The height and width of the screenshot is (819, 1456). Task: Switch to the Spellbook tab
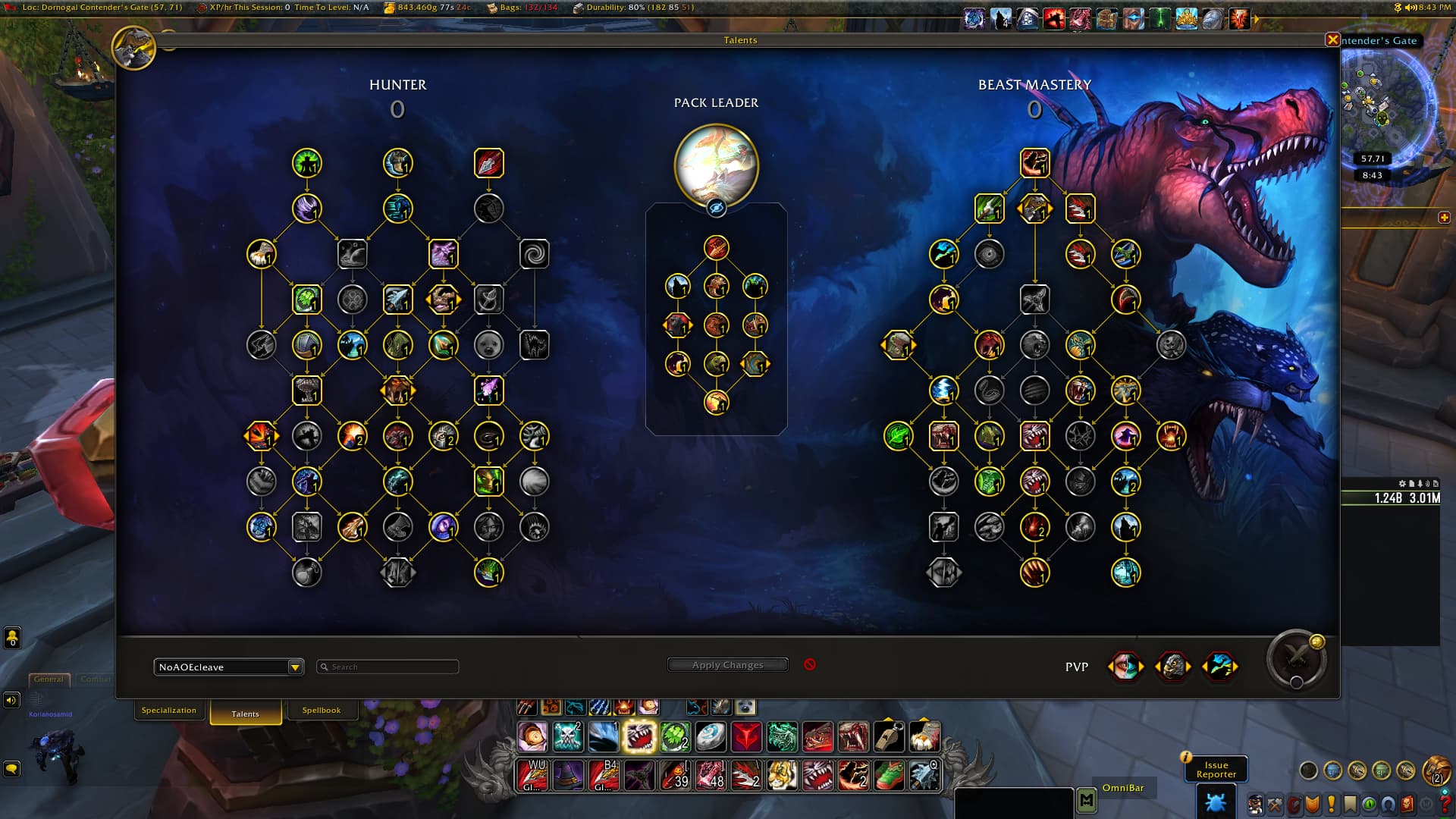pos(321,711)
